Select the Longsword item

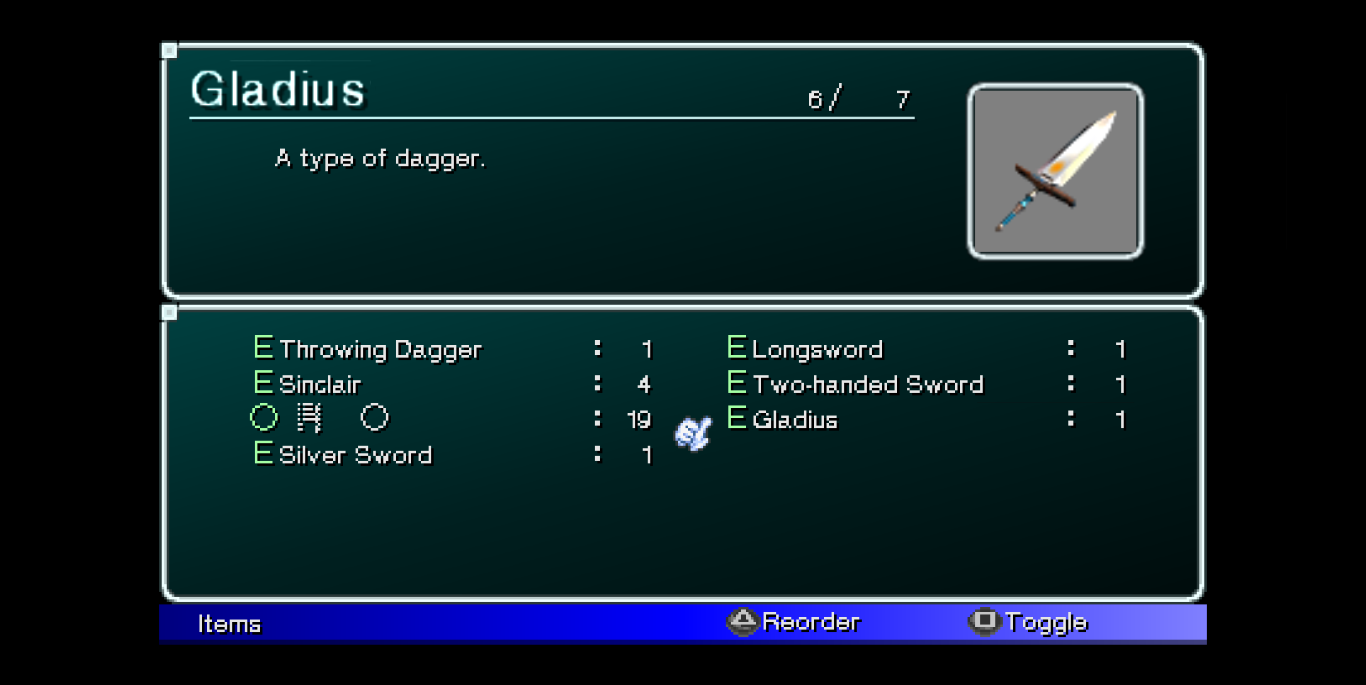point(817,349)
